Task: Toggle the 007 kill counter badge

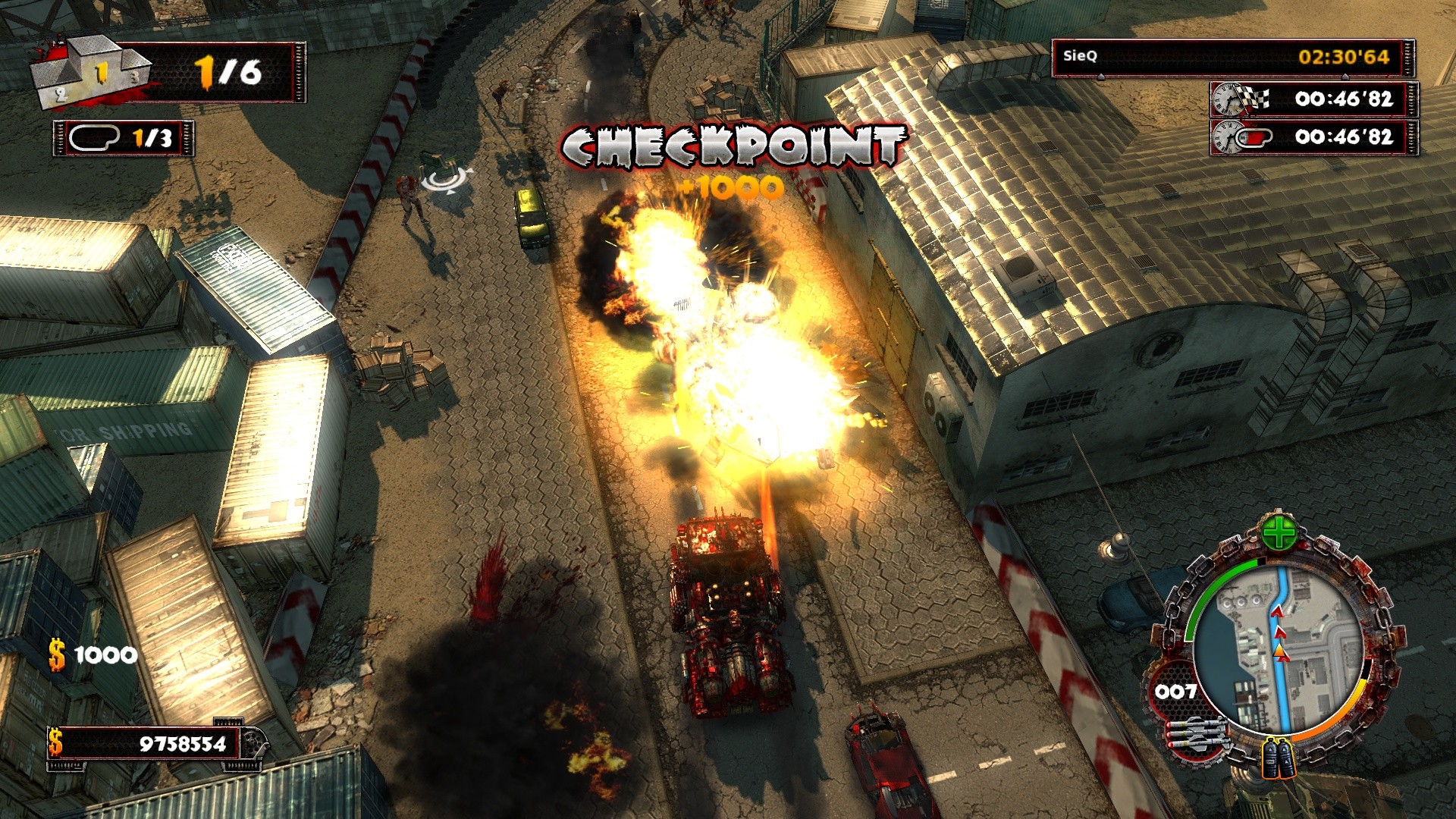Action: coord(1177,691)
